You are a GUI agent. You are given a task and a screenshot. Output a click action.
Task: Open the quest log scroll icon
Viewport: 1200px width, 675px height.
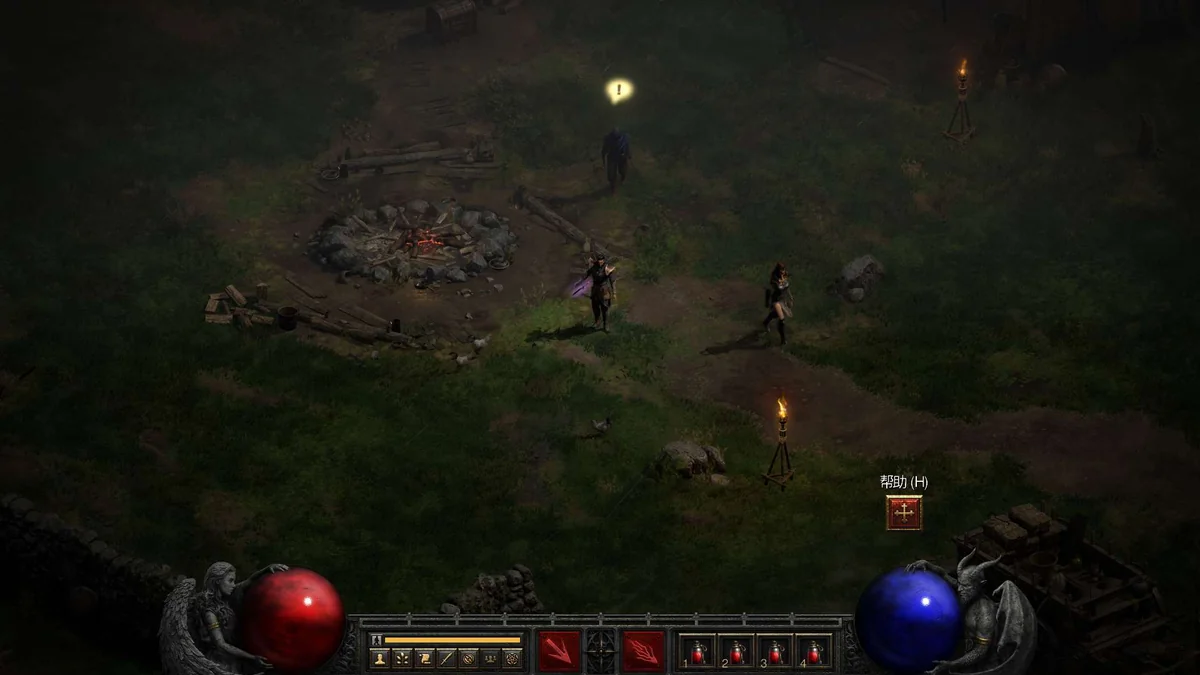(424, 658)
